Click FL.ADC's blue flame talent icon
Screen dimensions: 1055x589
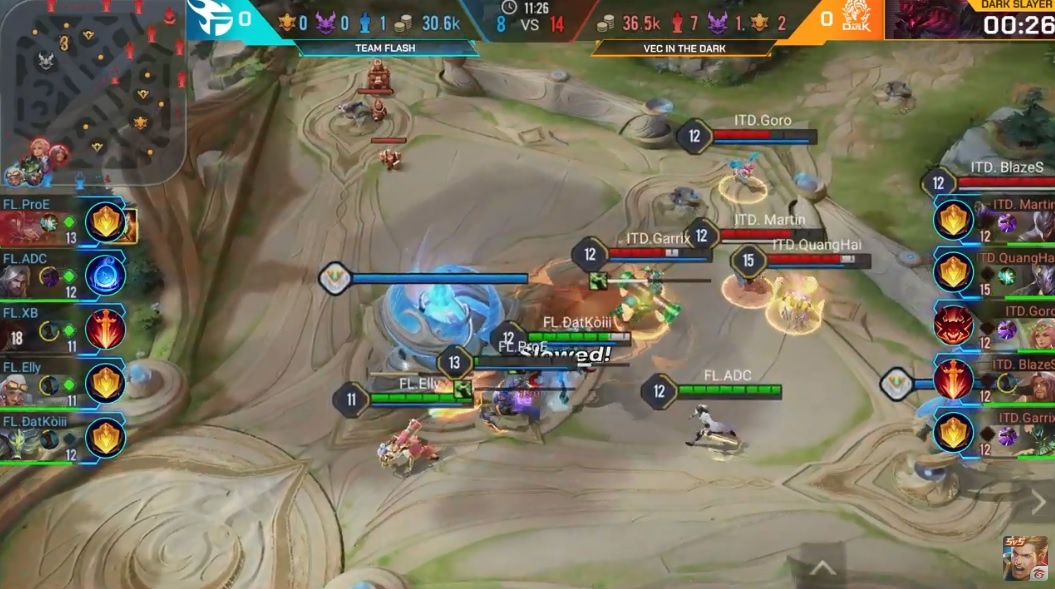pos(105,275)
